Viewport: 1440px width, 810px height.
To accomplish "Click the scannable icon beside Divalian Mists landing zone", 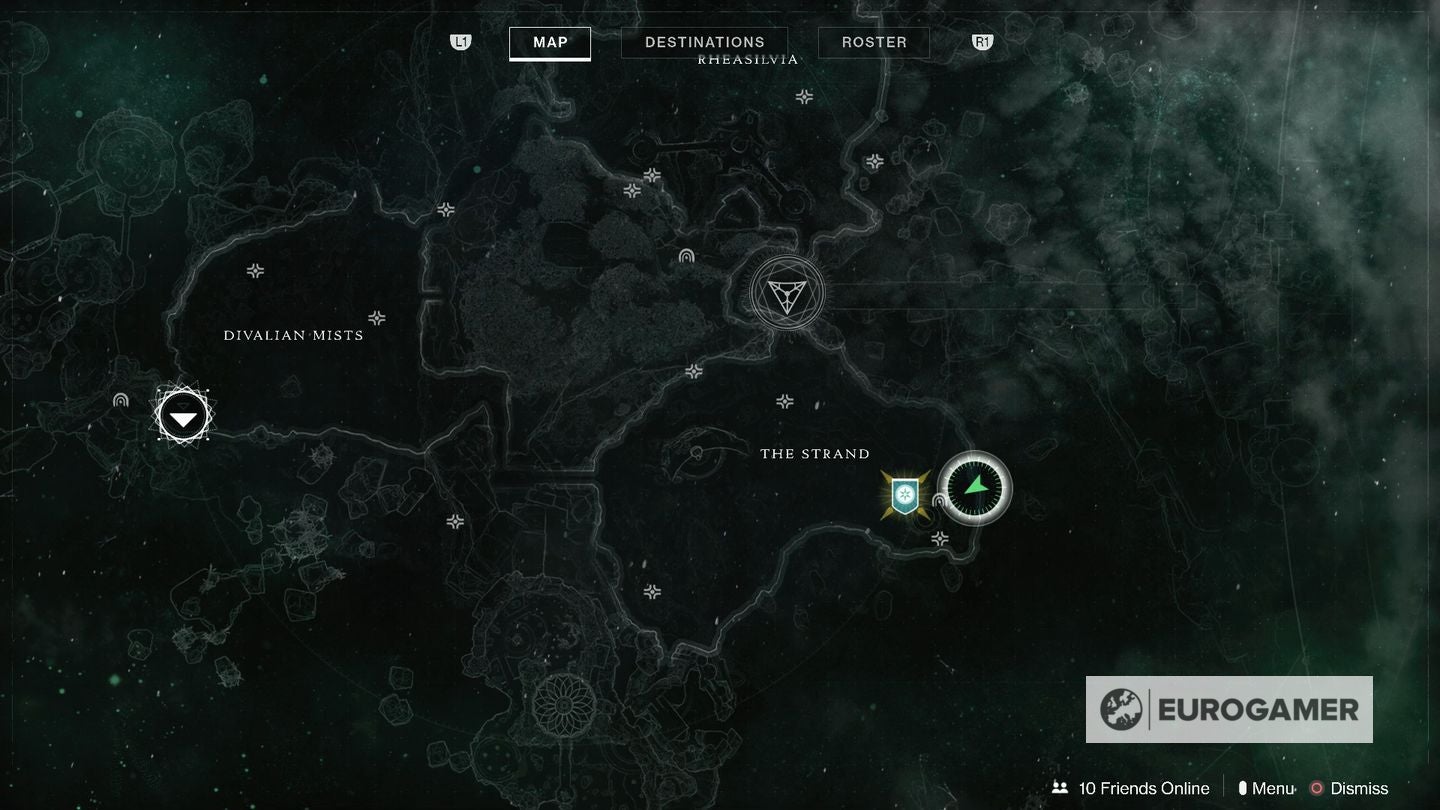I will click(x=120, y=399).
